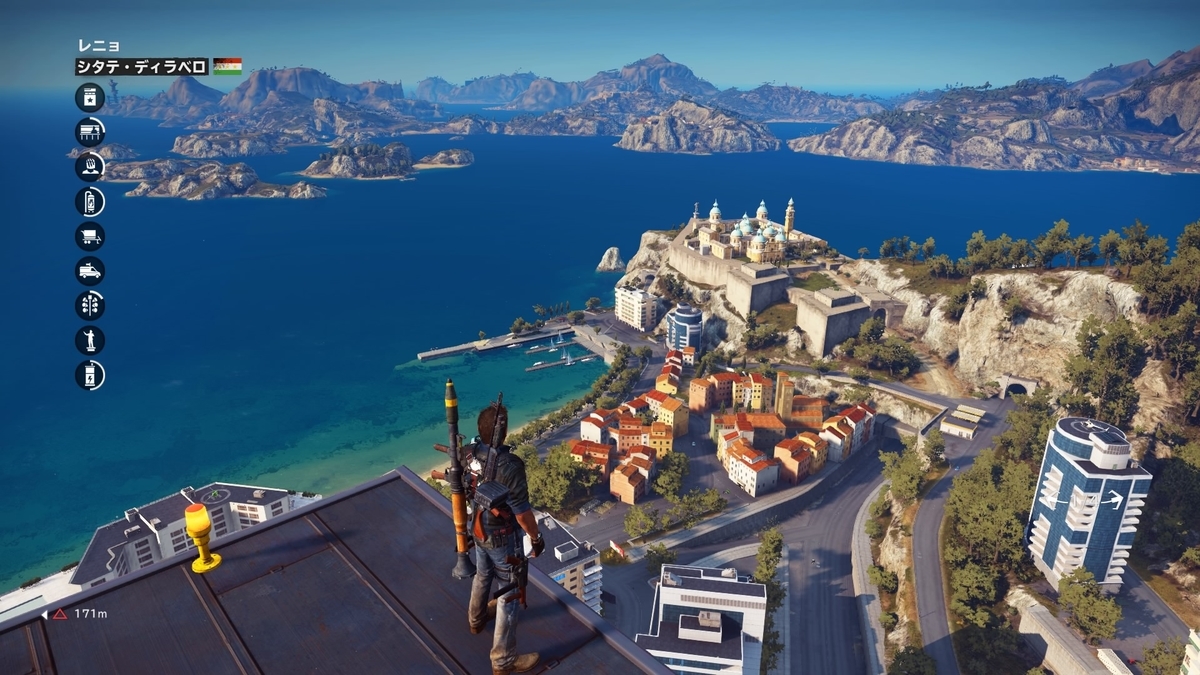This screenshot has width=1200, height=675.
Task: Select the speaker pole objective icon
Action: tap(90, 305)
